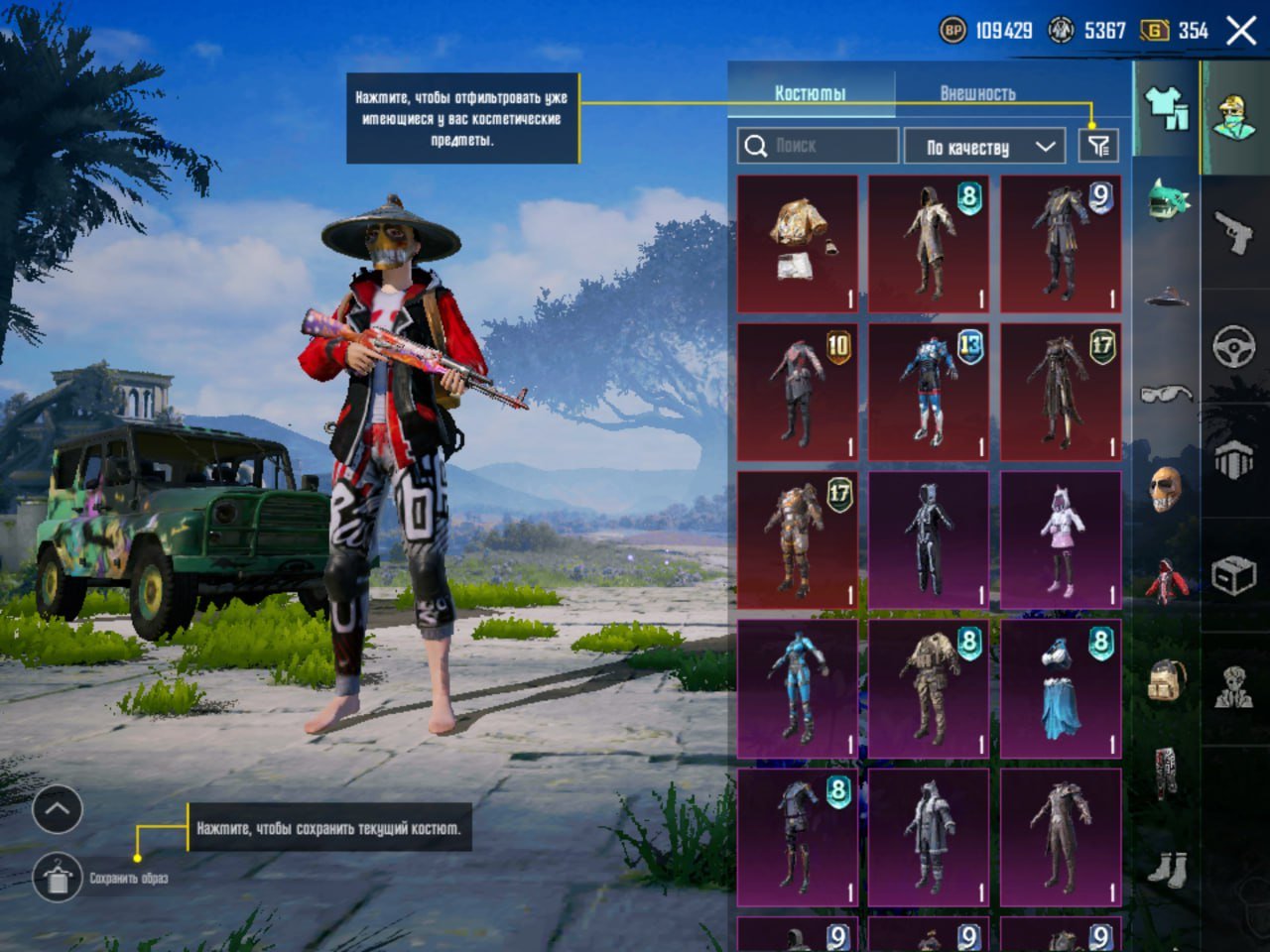Screen dimensions: 1270x952
Task: Open the backpack category
Action: coord(1167,680)
